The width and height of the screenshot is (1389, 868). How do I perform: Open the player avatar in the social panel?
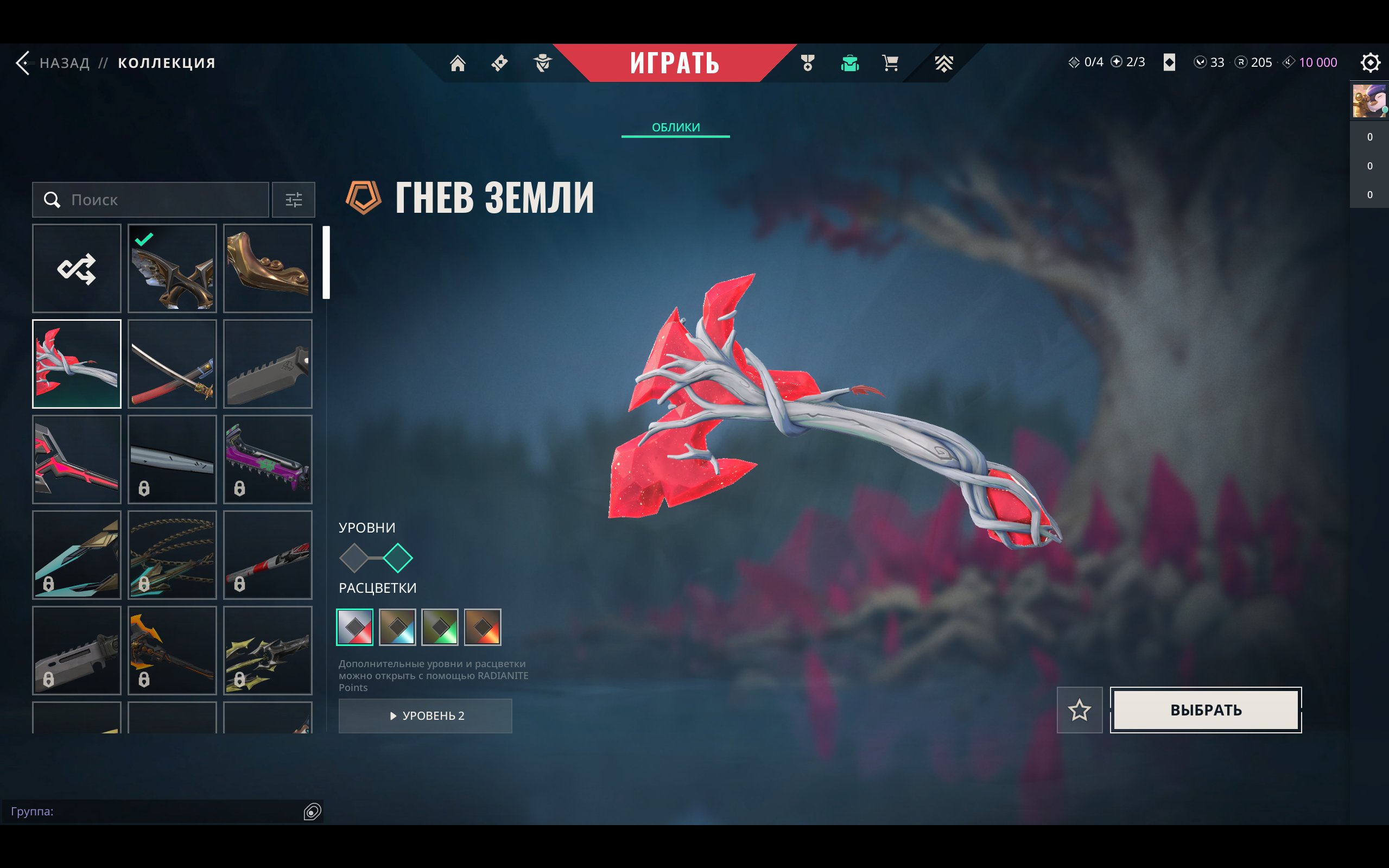click(x=1369, y=101)
